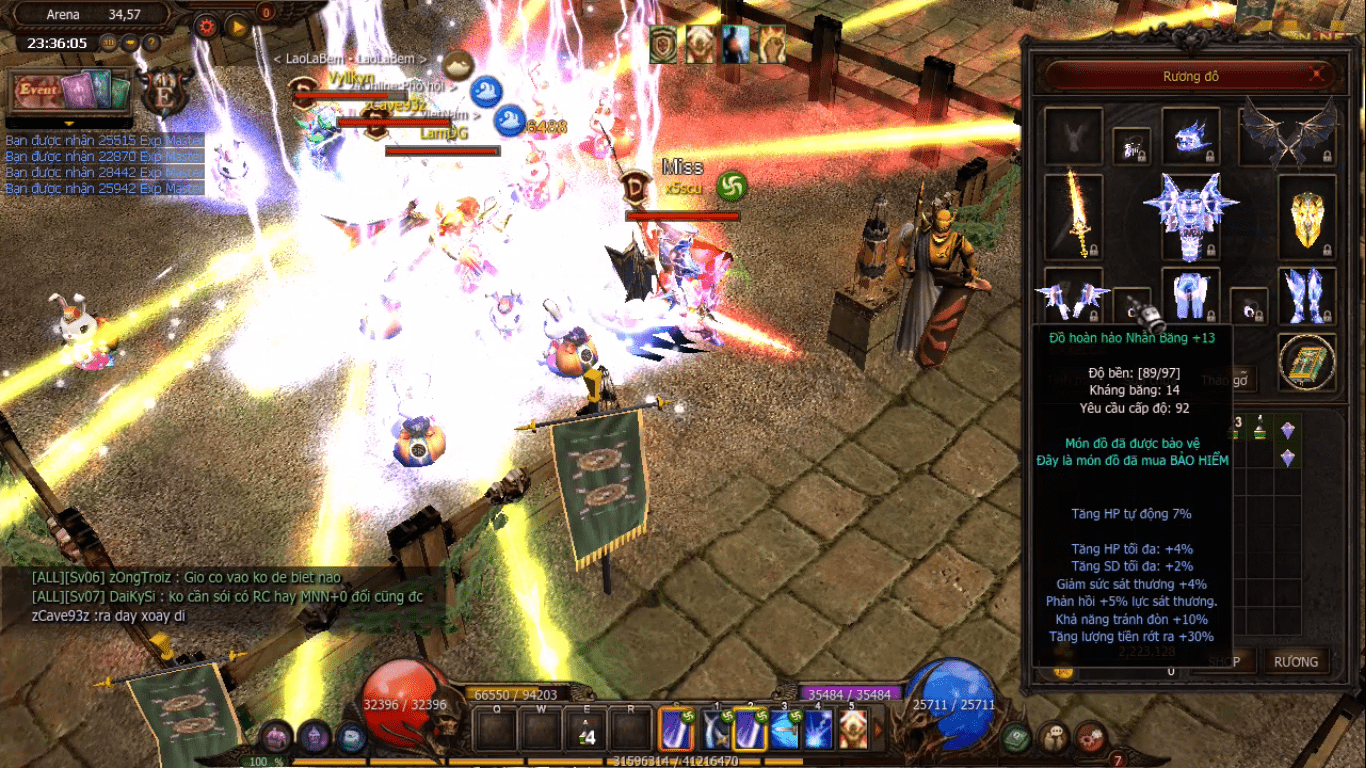1366x768 pixels.
Task: Open the chat speech bubble icon
Action: (1051, 738)
